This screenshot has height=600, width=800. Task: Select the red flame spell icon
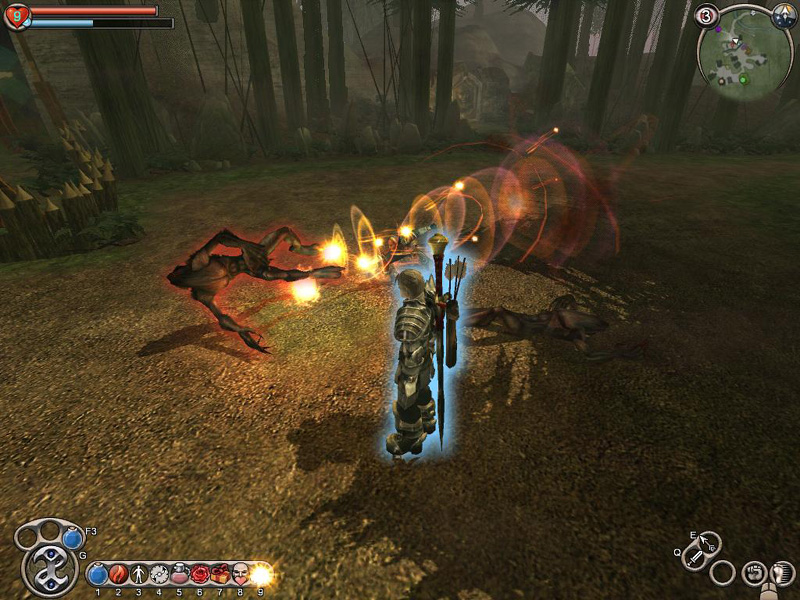click(118, 575)
